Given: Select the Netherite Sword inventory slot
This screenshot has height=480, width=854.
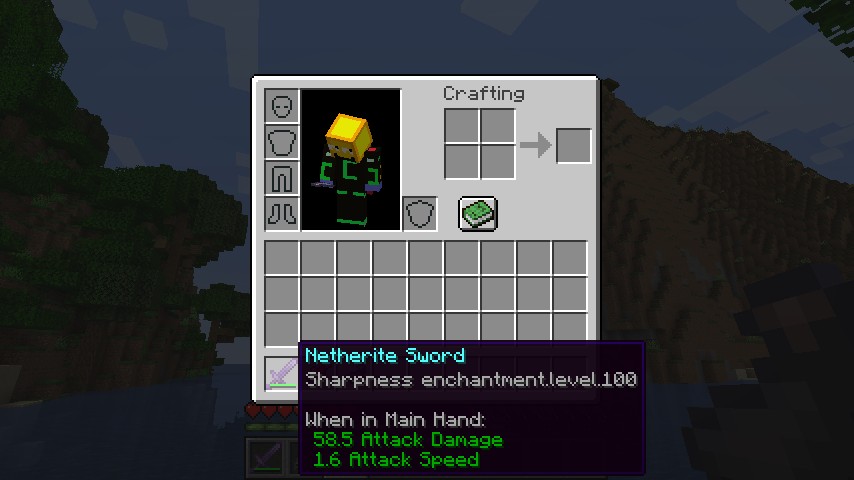Looking at the screenshot, I should 281,373.
